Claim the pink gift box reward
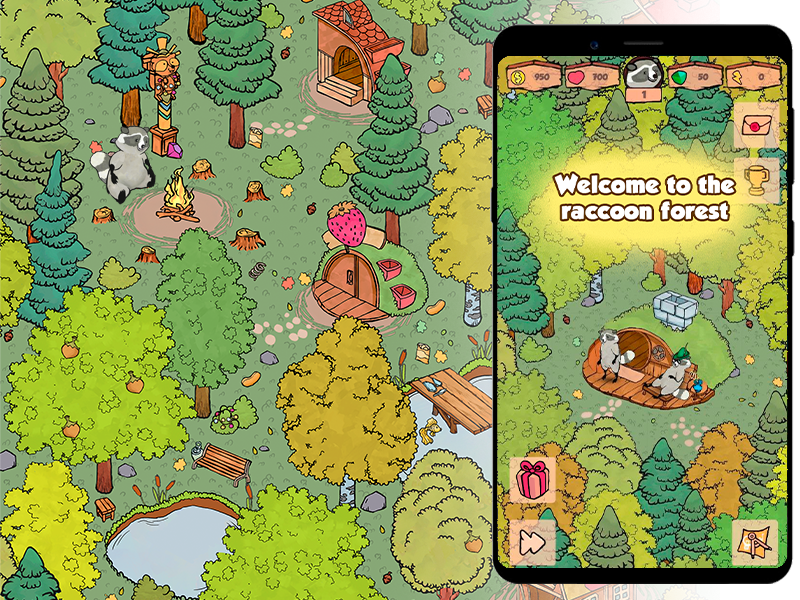This screenshot has height=600, width=800. click(533, 481)
